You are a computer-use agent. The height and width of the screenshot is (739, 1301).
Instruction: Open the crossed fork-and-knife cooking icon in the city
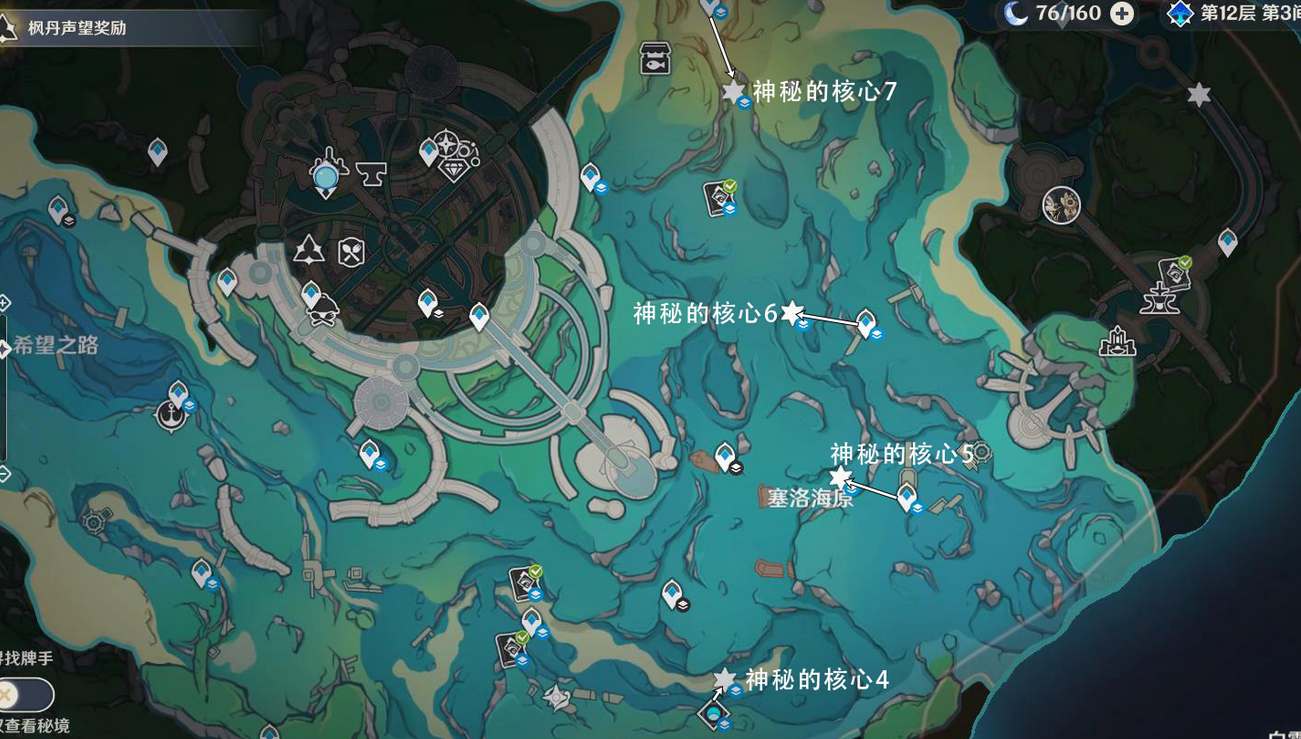pyautogui.click(x=350, y=251)
